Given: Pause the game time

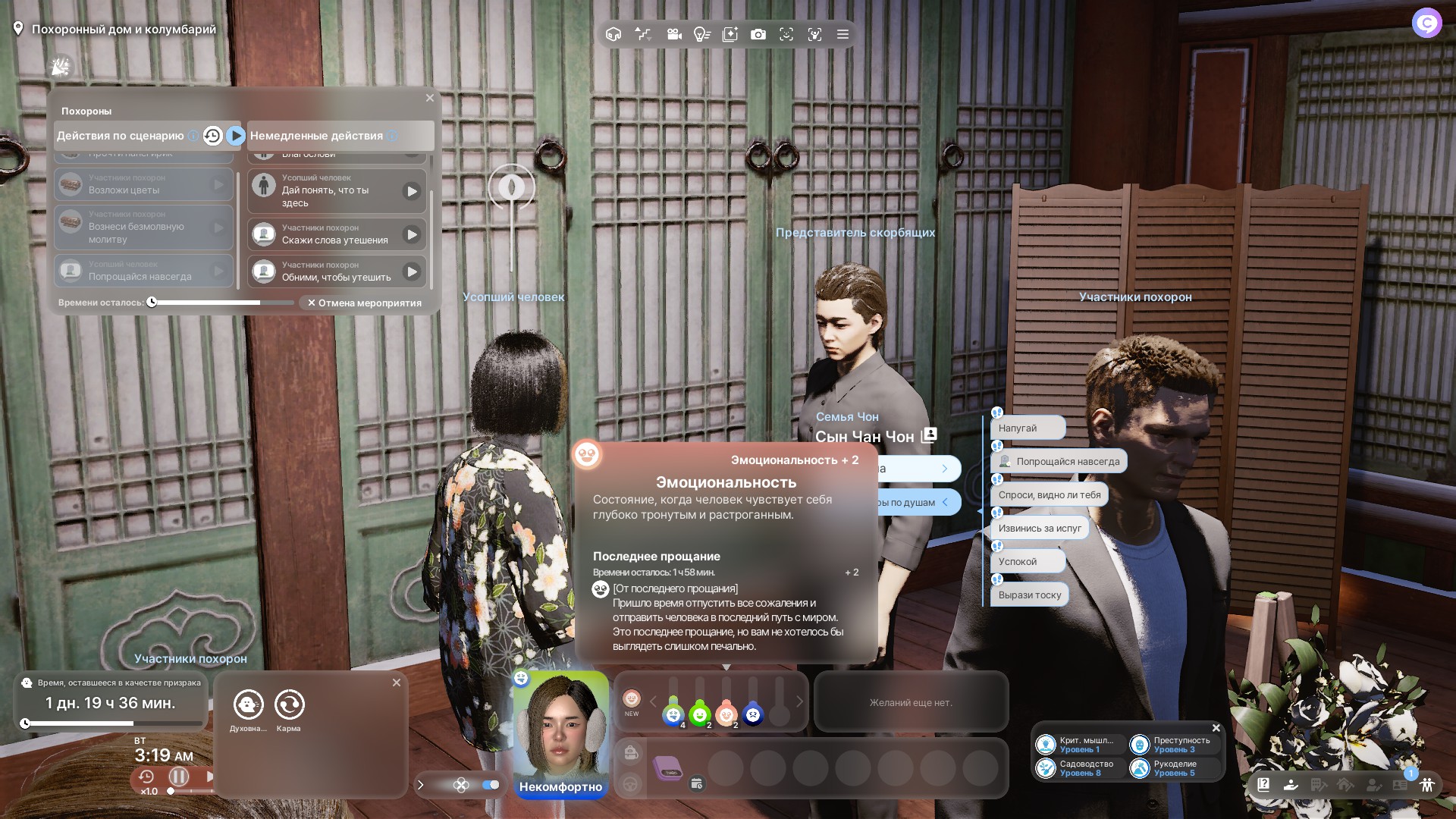Looking at the screenshot, I should click(179, 777).
